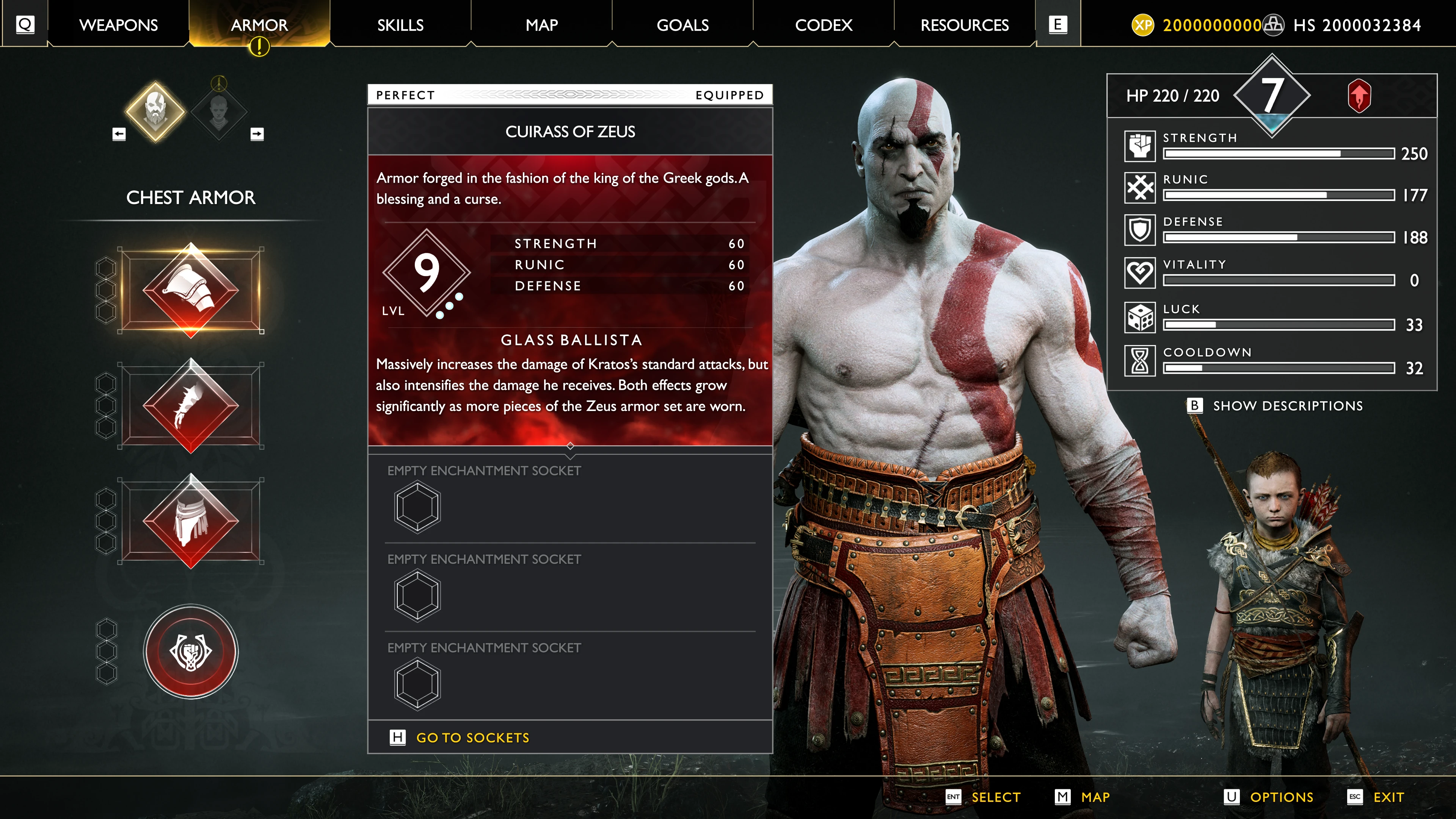Click the Strength fist stat icon
The width and height of the screenshot is (1456, 819).
1140,147
